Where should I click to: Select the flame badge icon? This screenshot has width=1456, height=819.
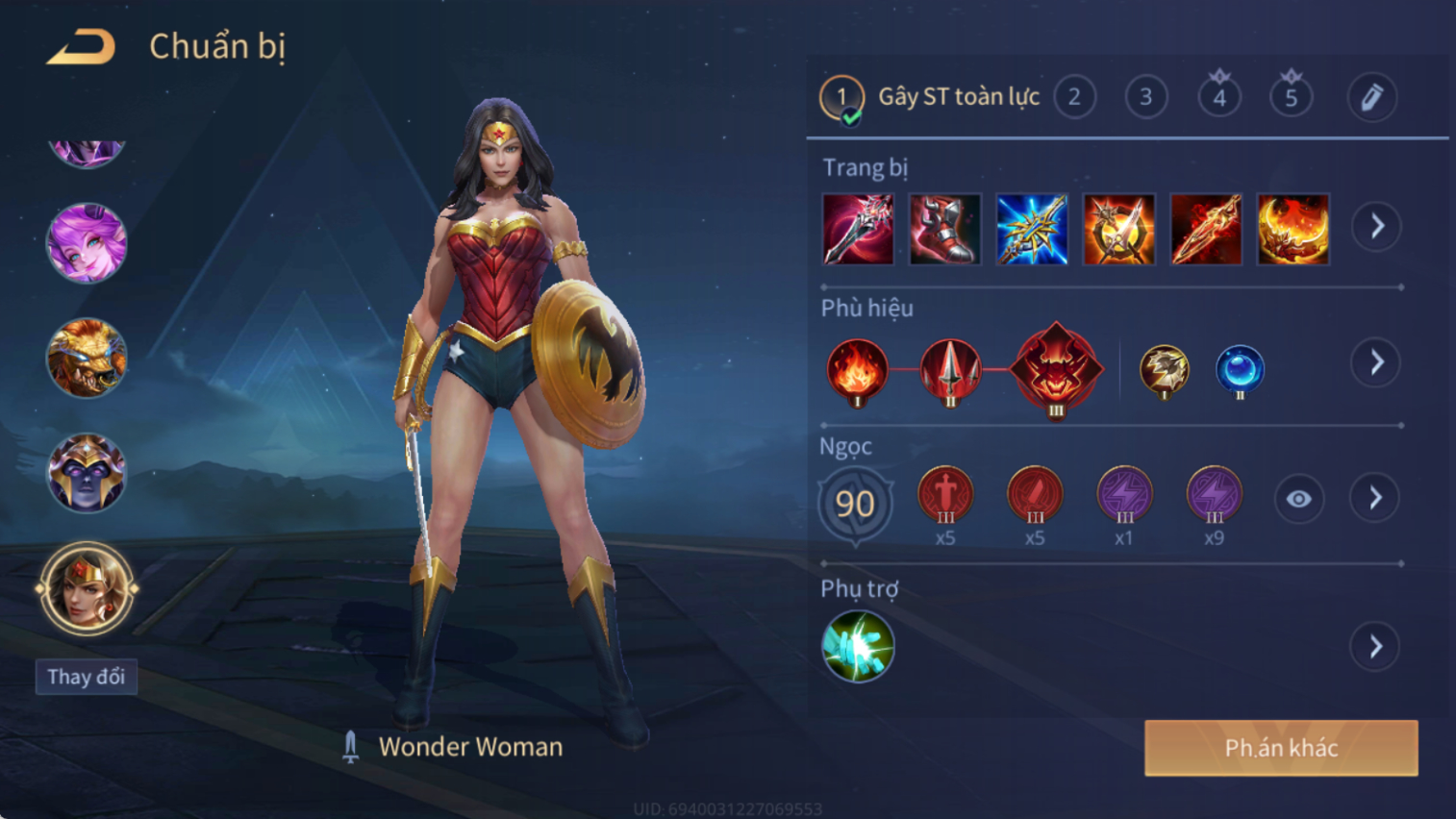click(857, 370)
